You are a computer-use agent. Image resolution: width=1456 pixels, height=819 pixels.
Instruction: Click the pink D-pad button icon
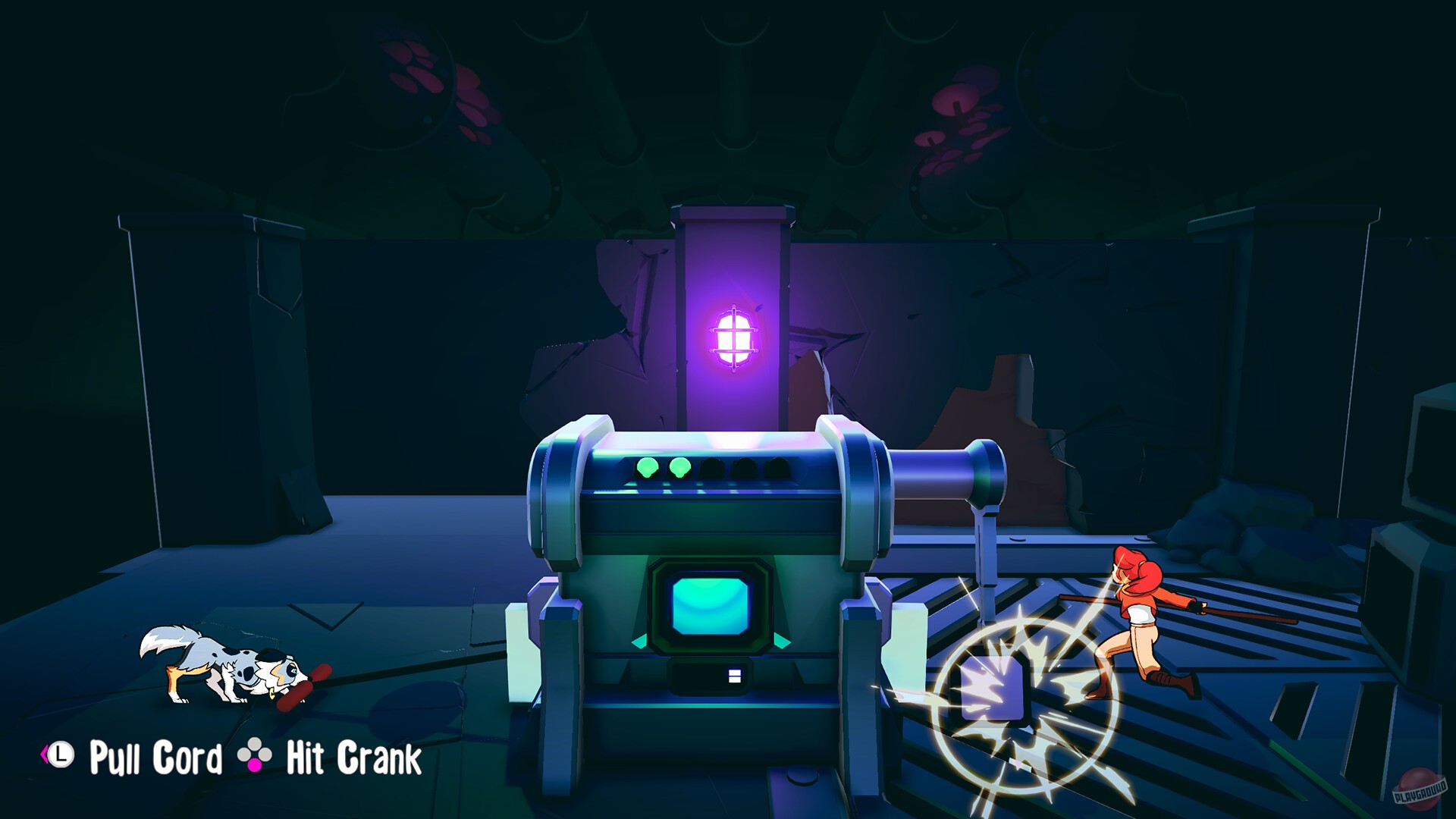[255, 765]
